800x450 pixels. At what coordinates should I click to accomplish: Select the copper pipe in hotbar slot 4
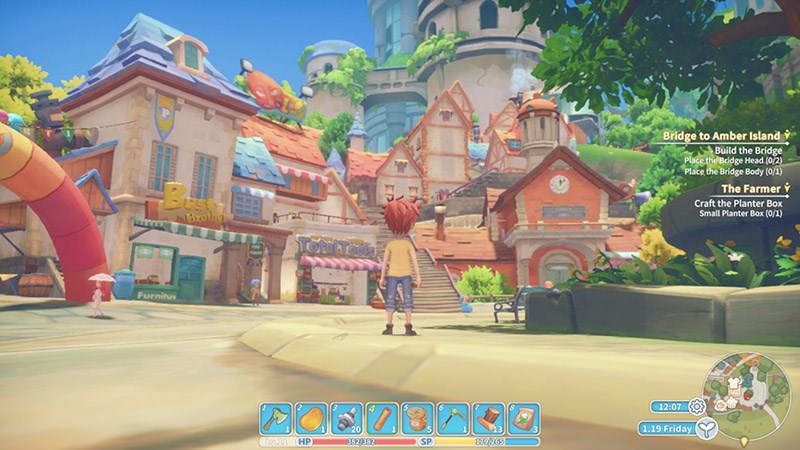click(381, 418)
